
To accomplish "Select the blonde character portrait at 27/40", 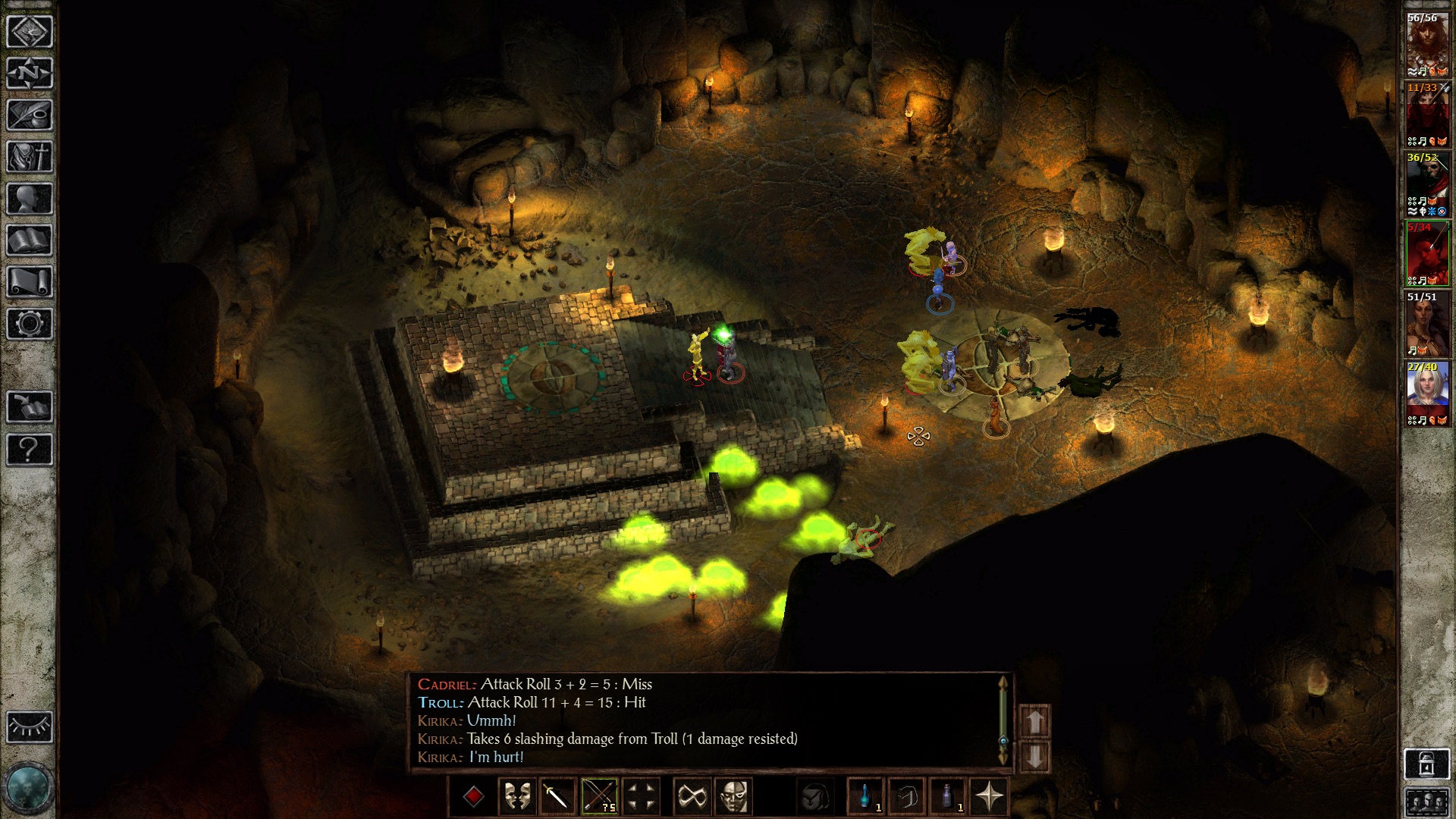I will point(1426,394).
